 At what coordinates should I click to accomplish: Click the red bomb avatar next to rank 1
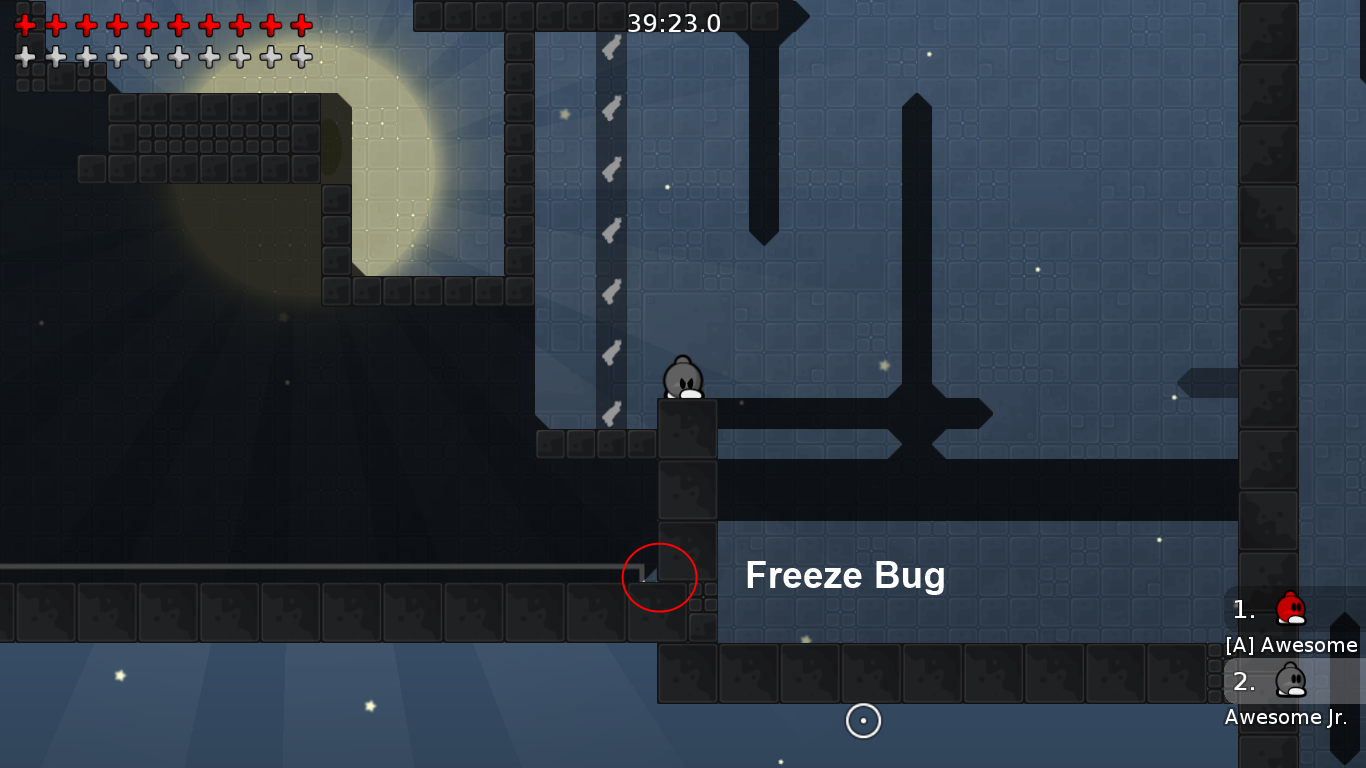coord(1291,607)
